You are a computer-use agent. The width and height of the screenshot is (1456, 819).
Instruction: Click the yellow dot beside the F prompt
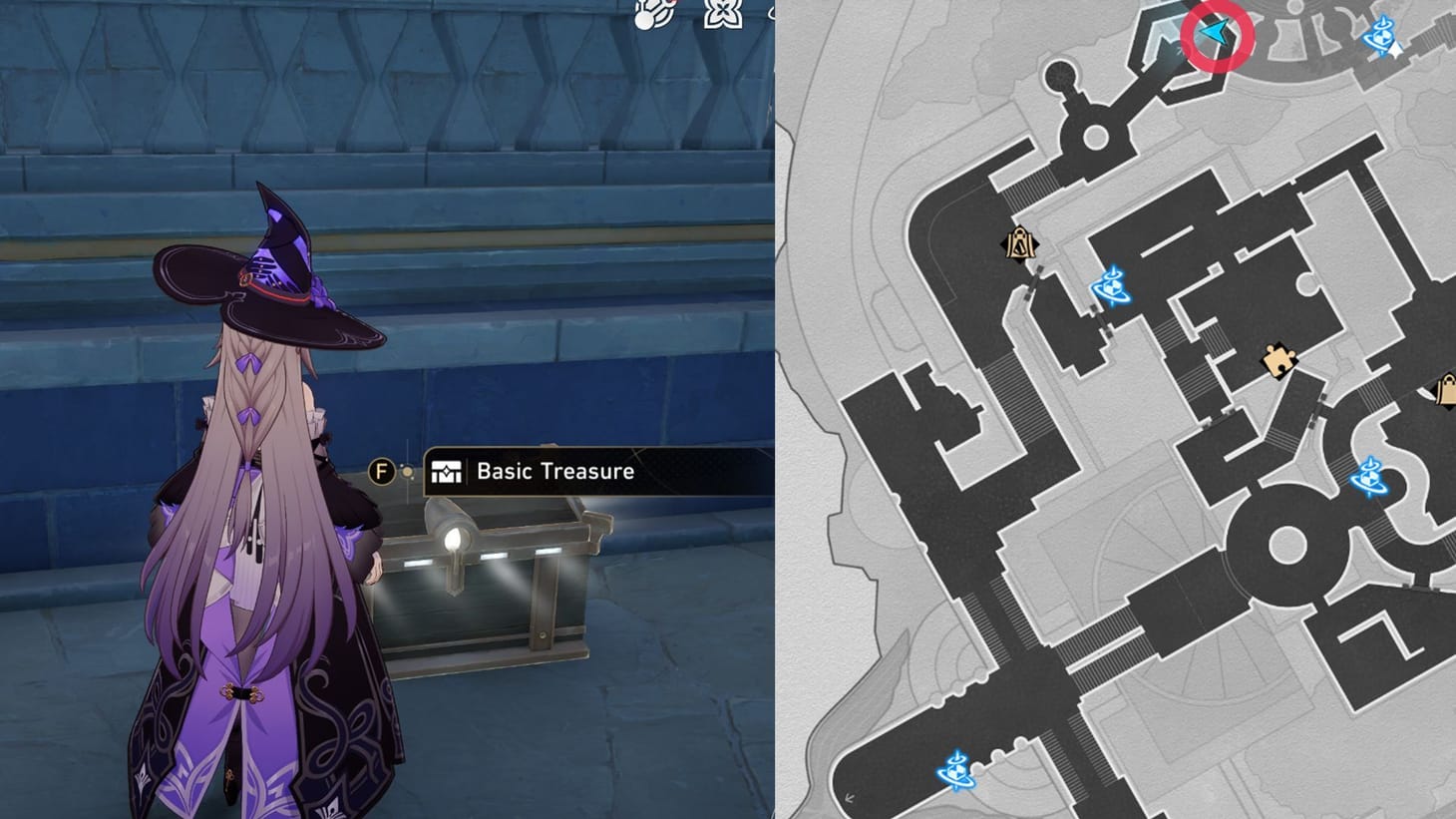point(408,472)
